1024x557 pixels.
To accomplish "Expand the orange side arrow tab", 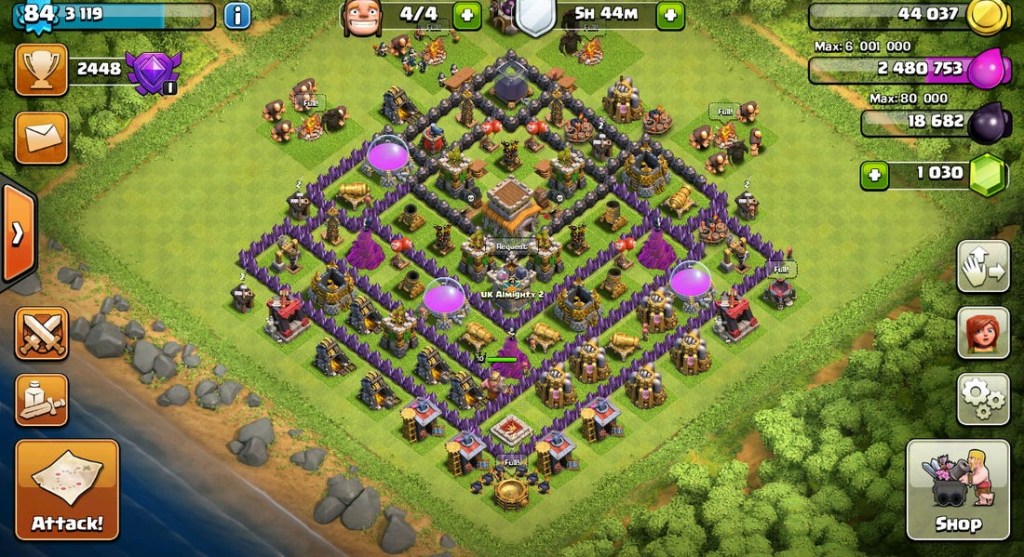I will point(17,233).
